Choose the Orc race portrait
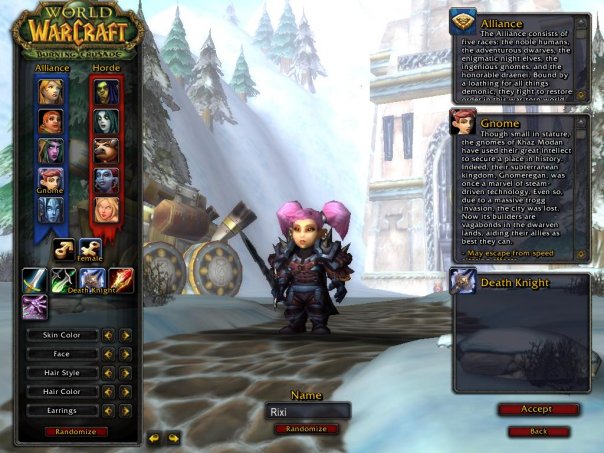The image size is (604, 453). (106, 91)
